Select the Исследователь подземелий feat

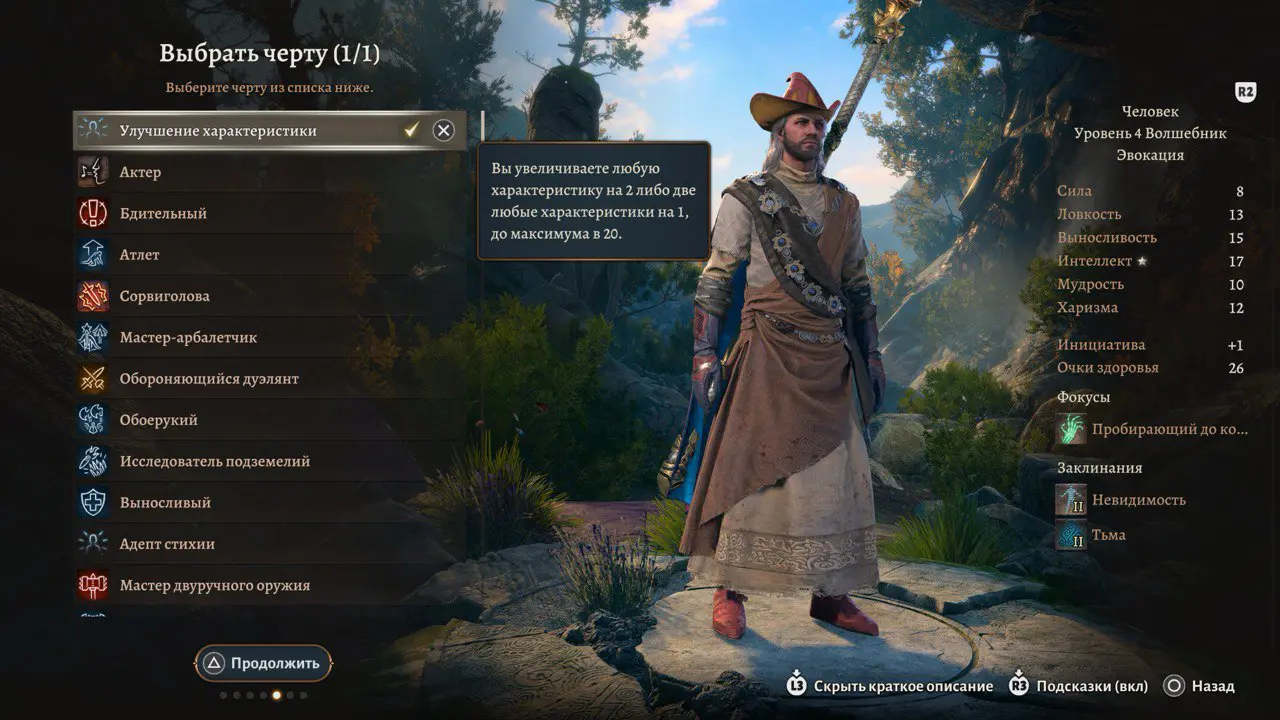215,461
